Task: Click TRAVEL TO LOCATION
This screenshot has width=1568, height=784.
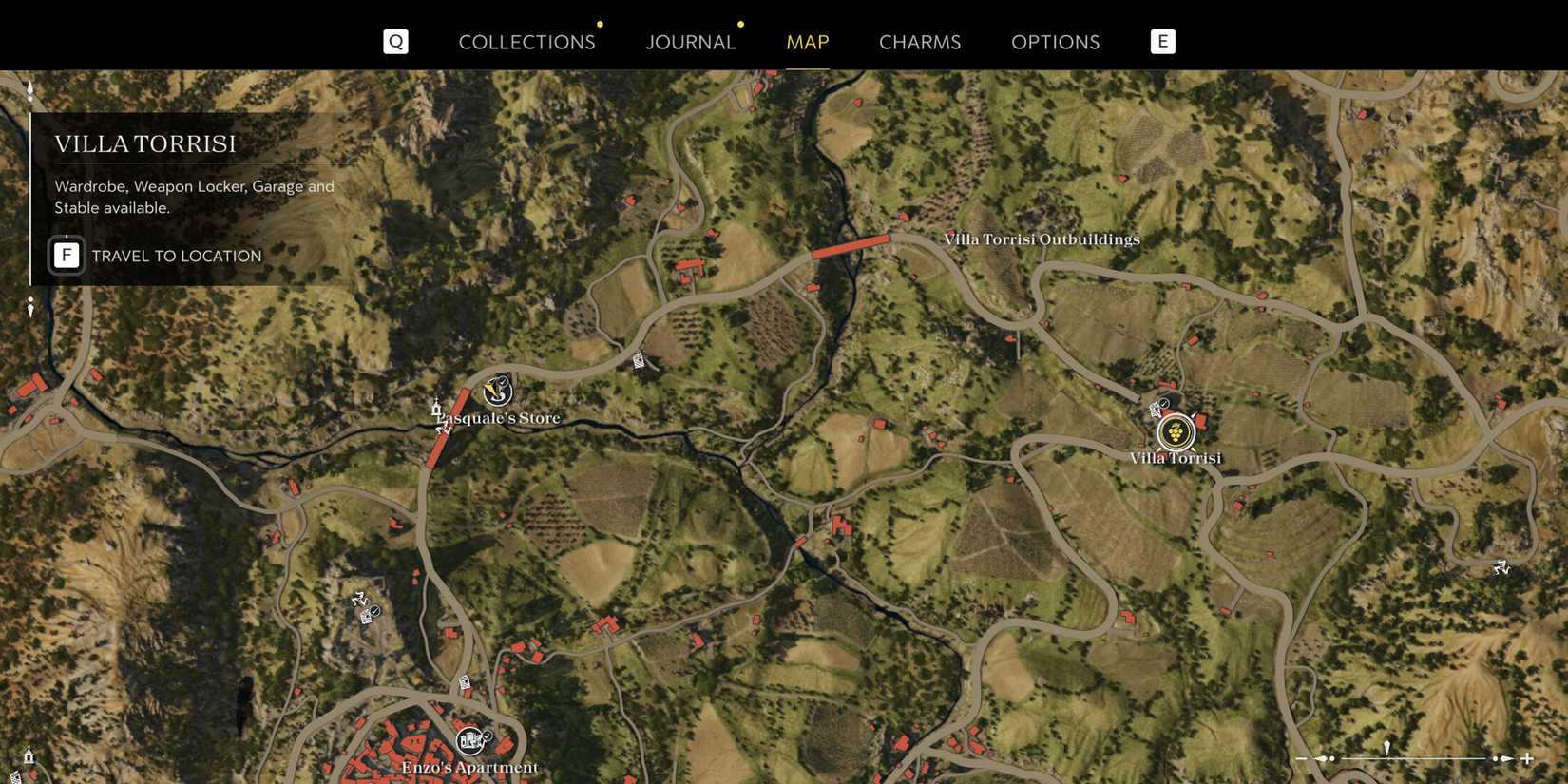Action: (x=176, y=255)
